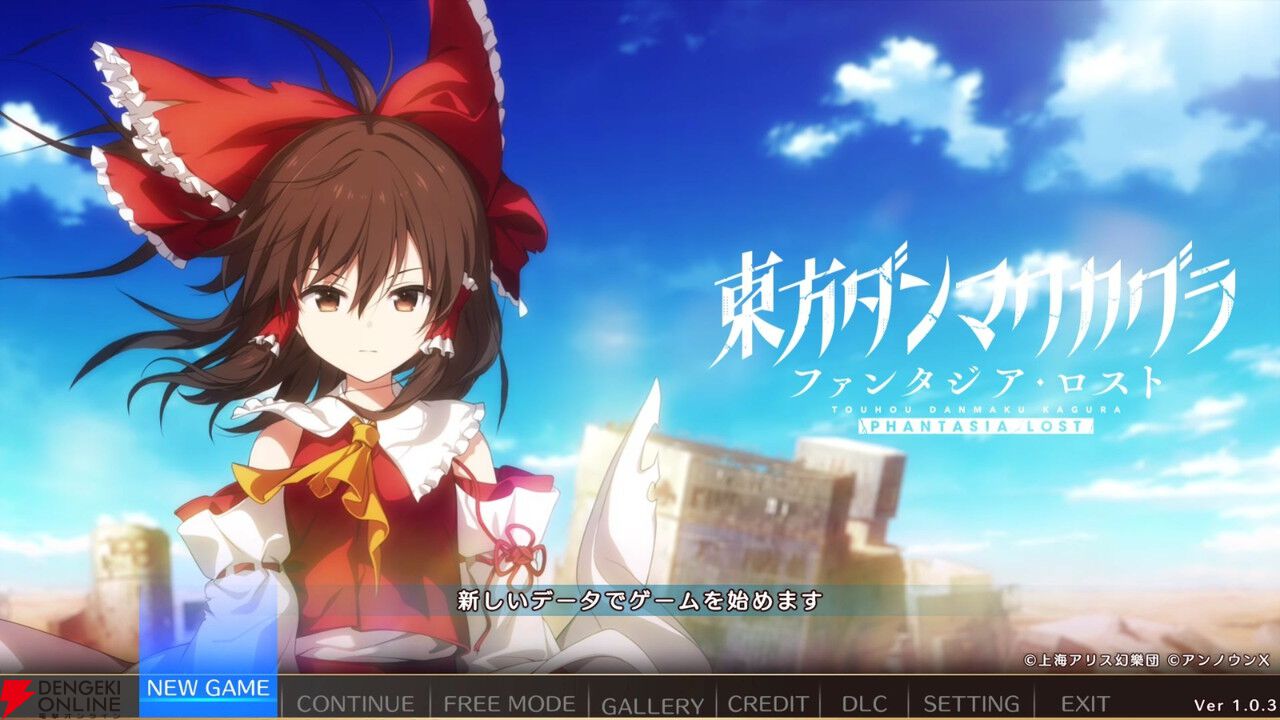
Task: Open the SETTING menu
Action: pos(971,702)
